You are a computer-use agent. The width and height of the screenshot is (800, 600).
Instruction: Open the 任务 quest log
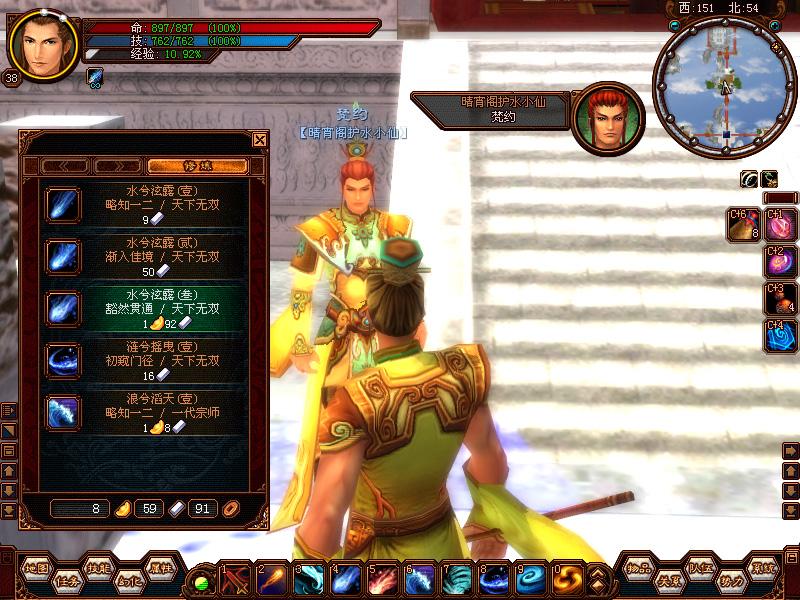point(67,578)
